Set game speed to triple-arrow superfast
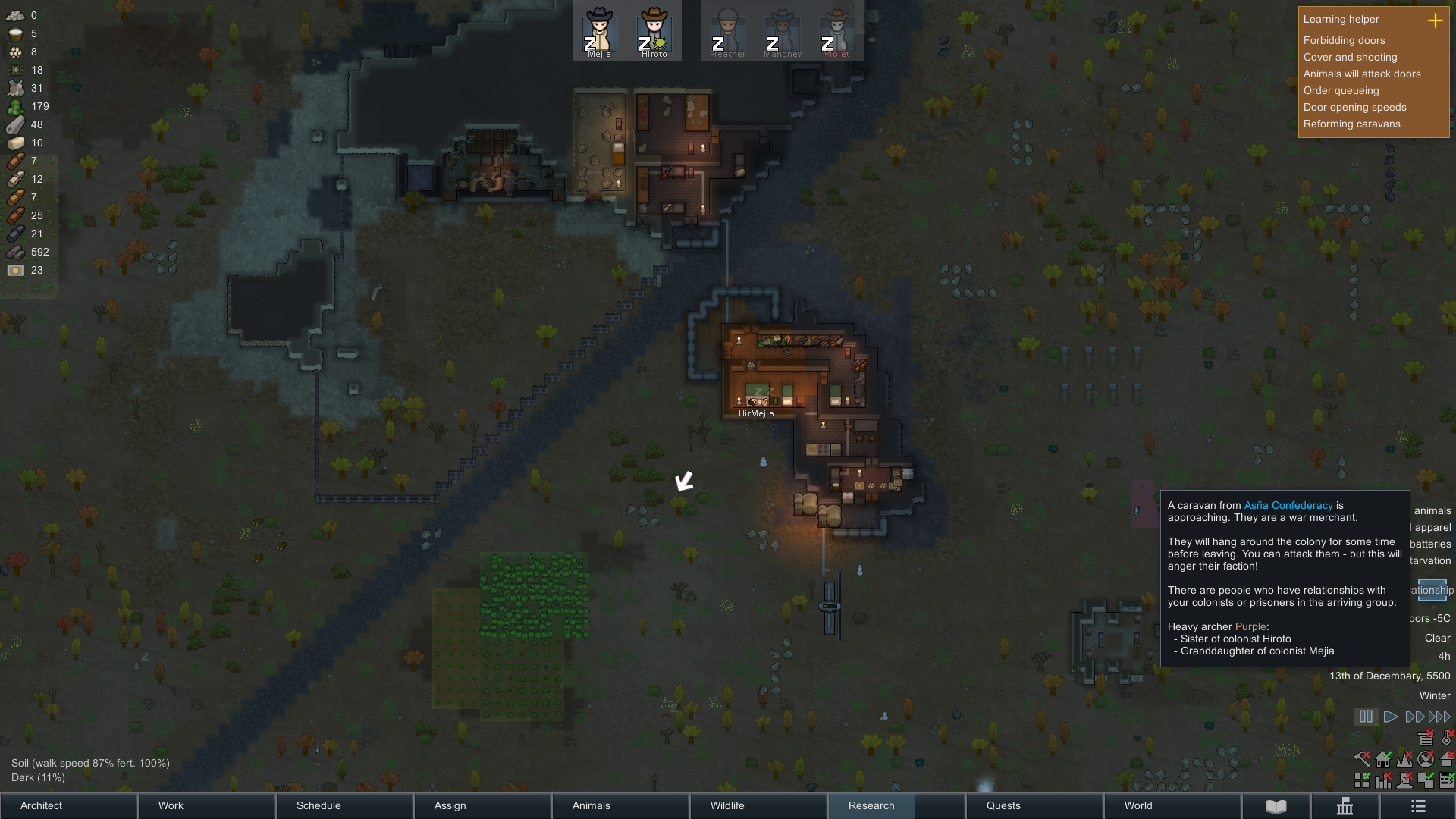The height and width of the screenshot is (819, 1456). pyautogui.click(x=1439, y=717)
